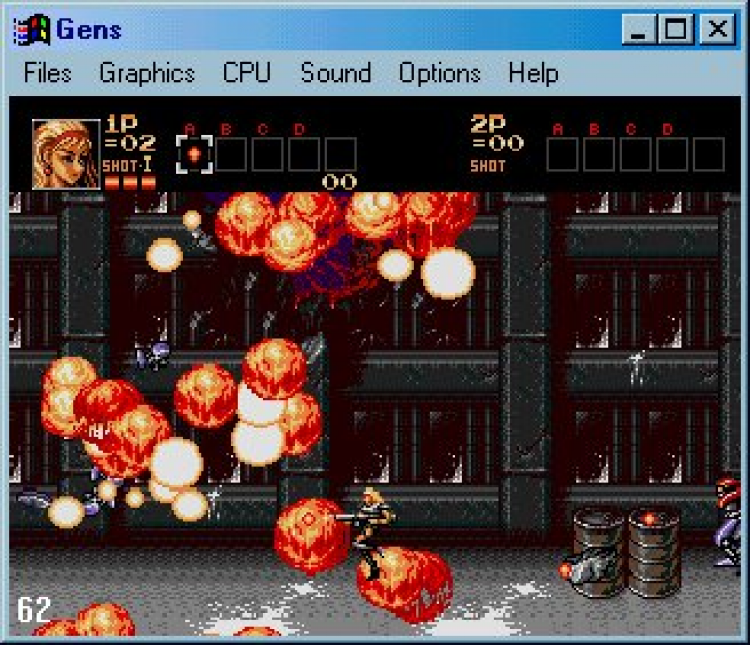Screen dimensions: 750x645
Task: Select the highlighted weapon A slot
Action: tap(194, 154)
